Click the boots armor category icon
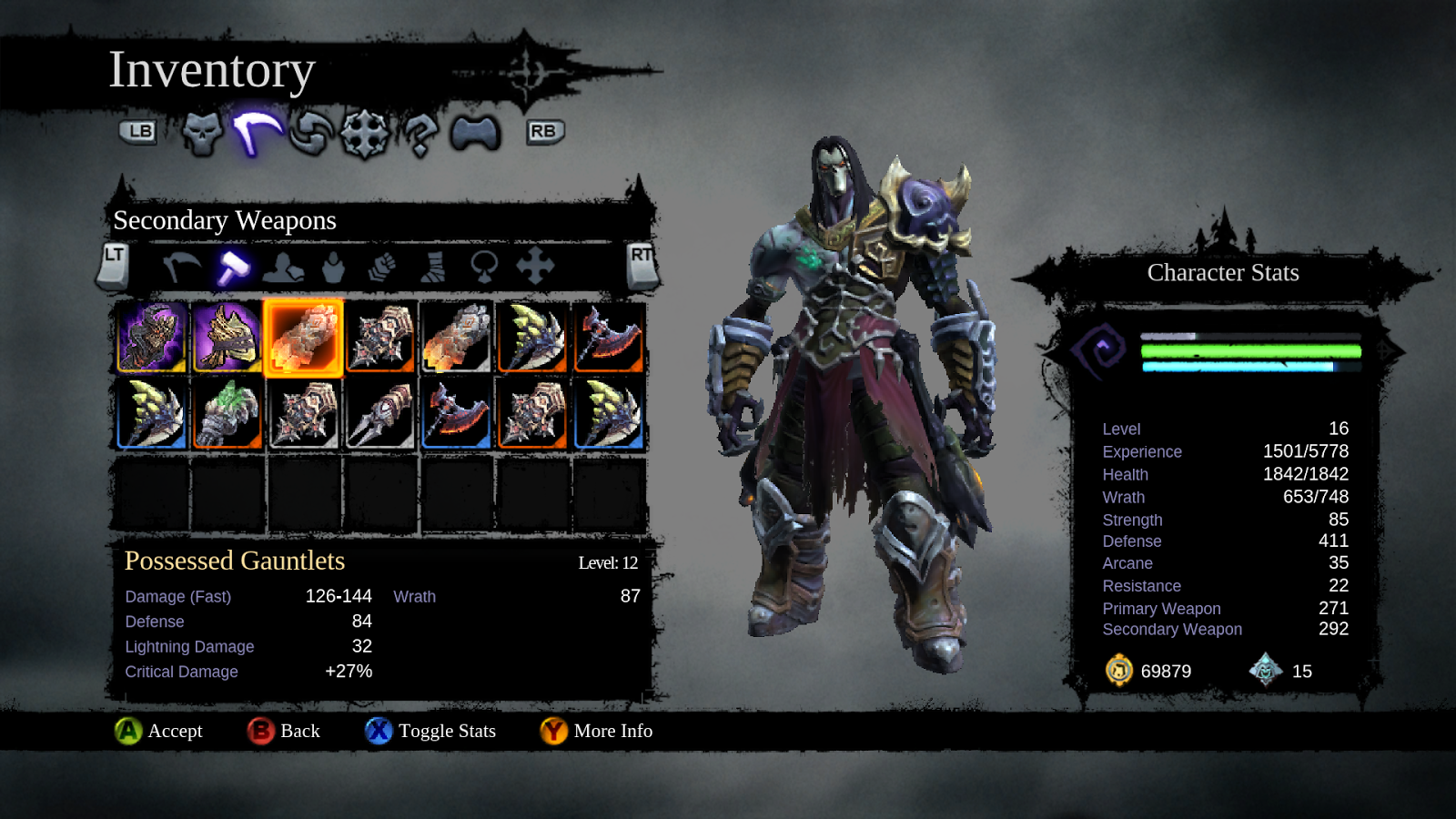1456x819 pixels. click(x=432, y=267)
